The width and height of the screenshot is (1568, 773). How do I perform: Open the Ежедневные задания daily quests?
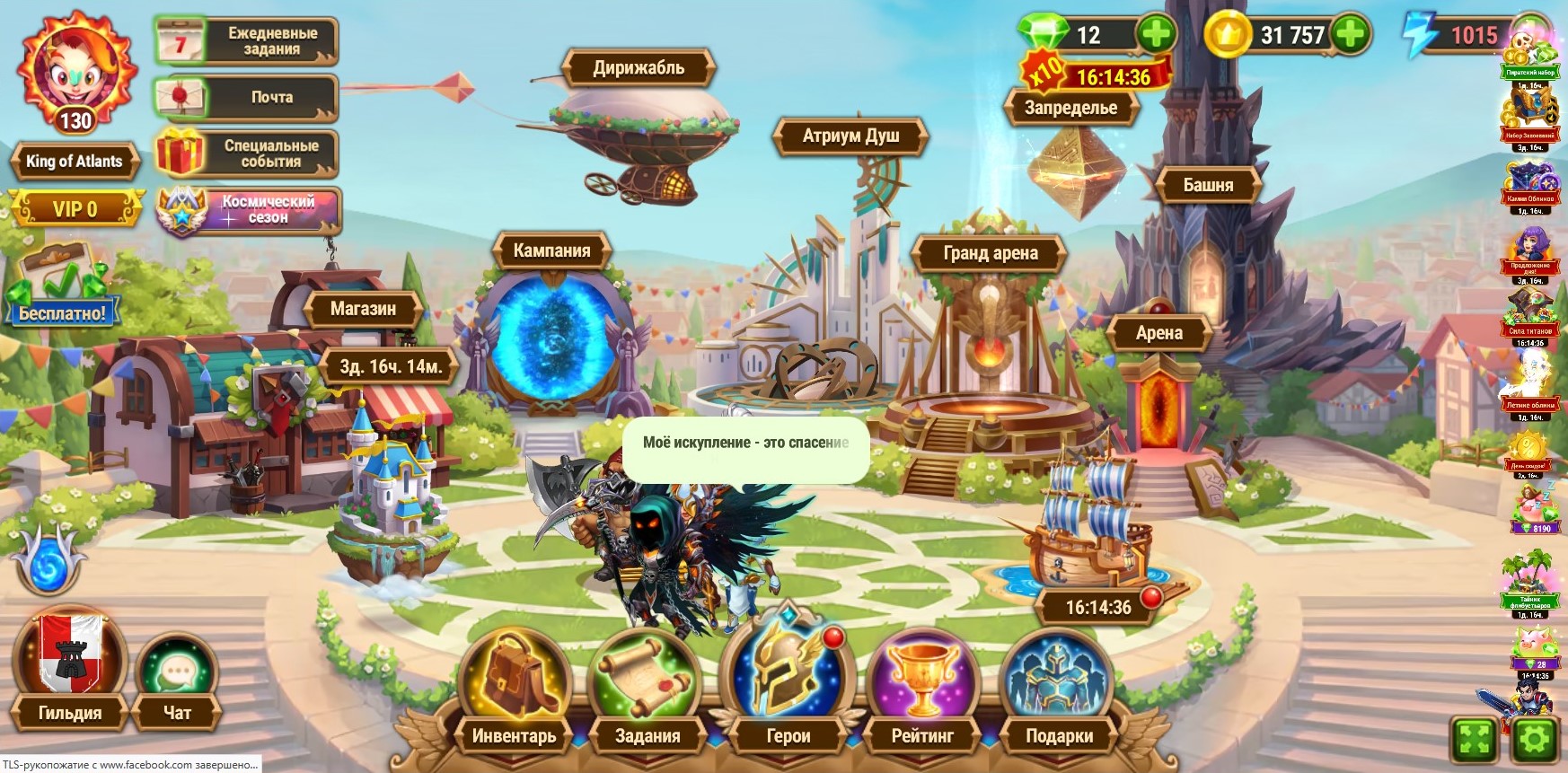pyautogui.click(x=246, y=41)
